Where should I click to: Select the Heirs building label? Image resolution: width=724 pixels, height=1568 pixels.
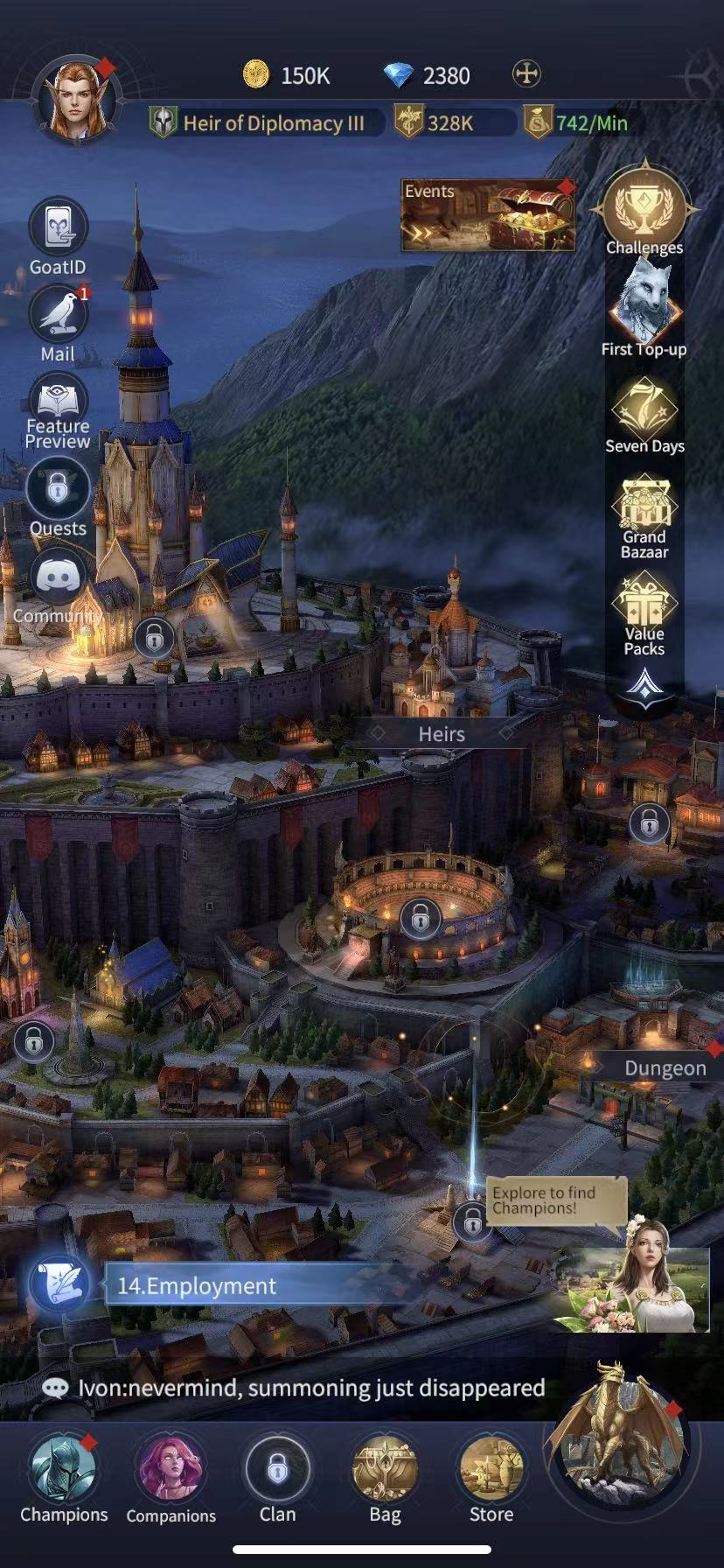point(441,734)
